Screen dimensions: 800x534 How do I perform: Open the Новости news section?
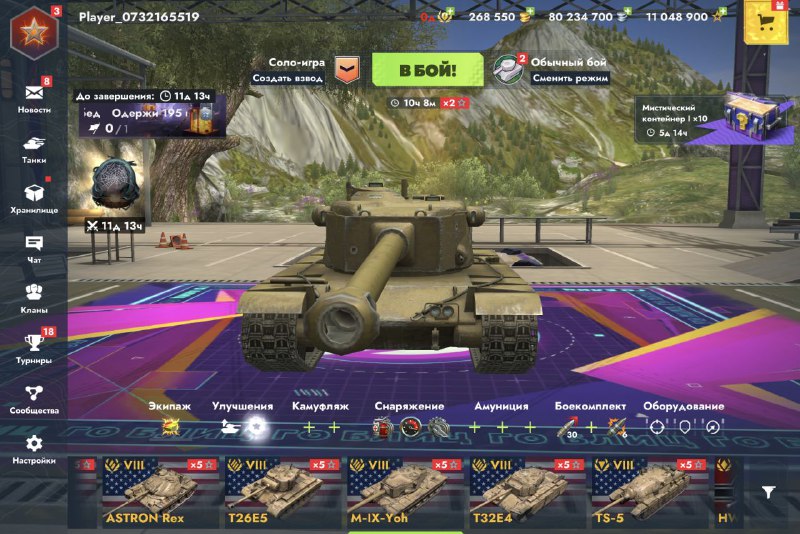click(x=34, y=97)
